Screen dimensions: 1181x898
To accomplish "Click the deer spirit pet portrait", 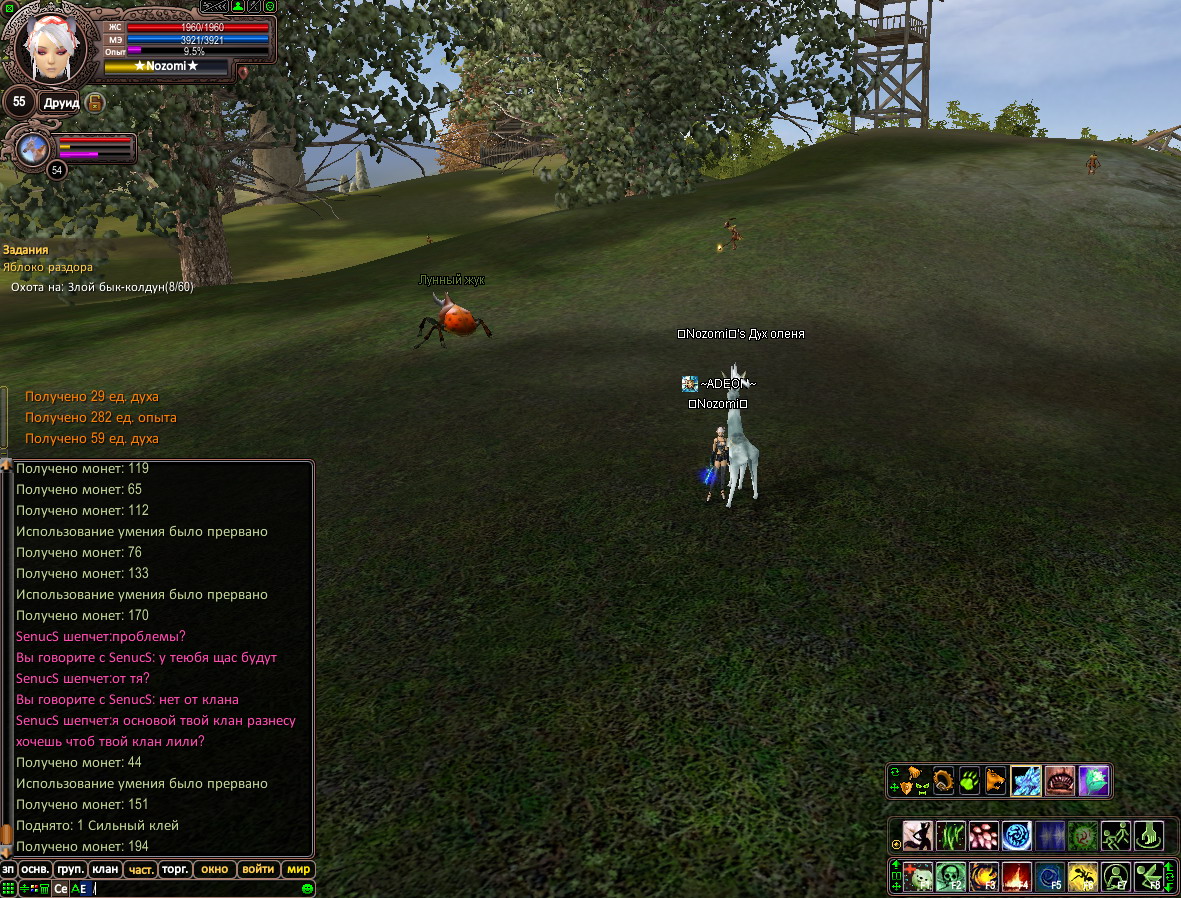I will (x=31, y=148).
